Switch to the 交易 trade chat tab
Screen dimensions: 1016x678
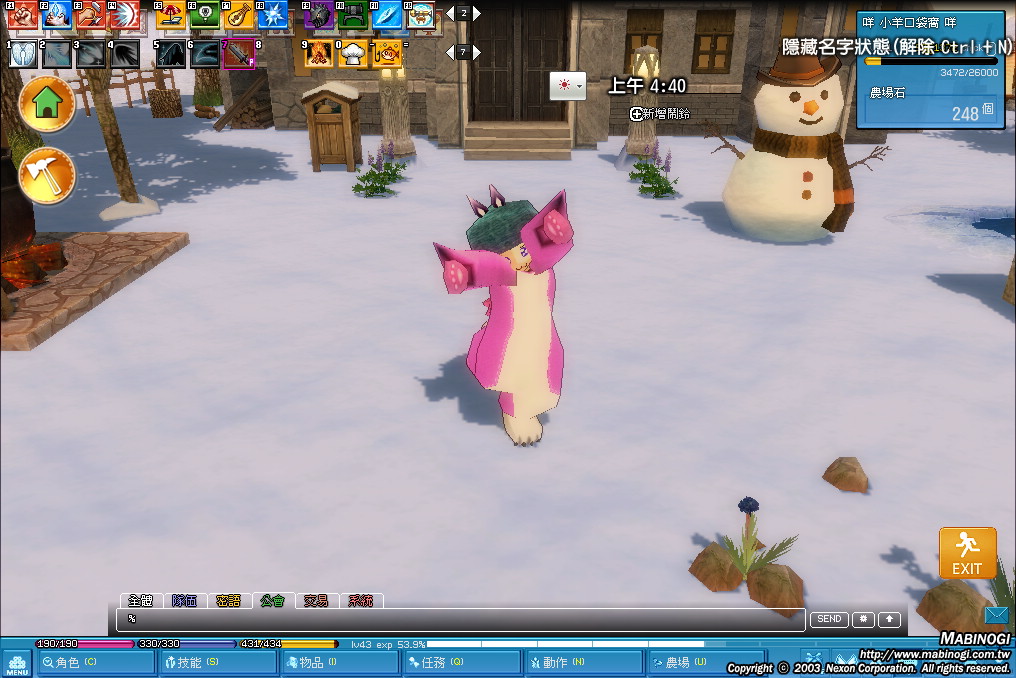point(316,601)
